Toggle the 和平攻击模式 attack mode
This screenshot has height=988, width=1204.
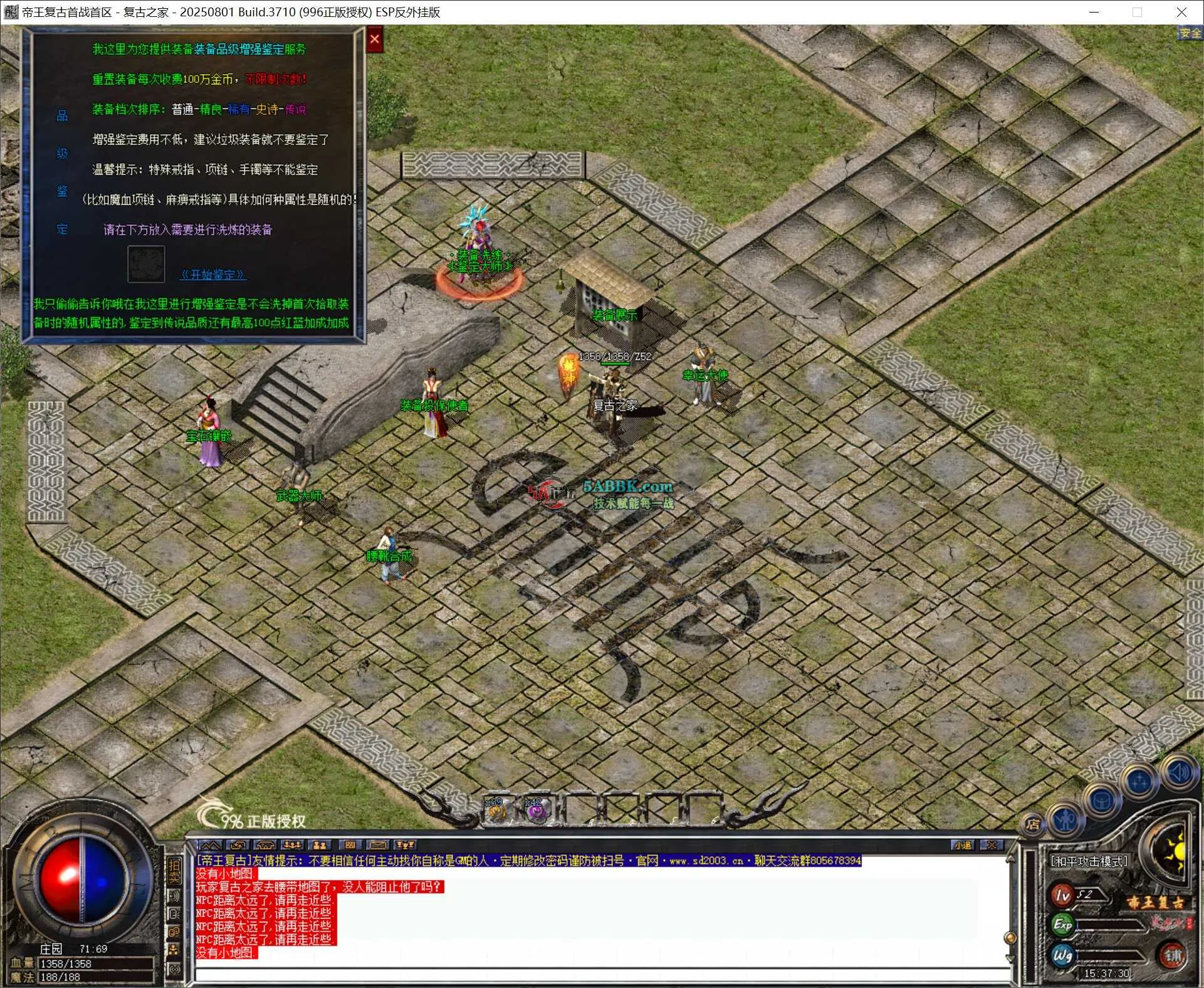coord(1089,861)
